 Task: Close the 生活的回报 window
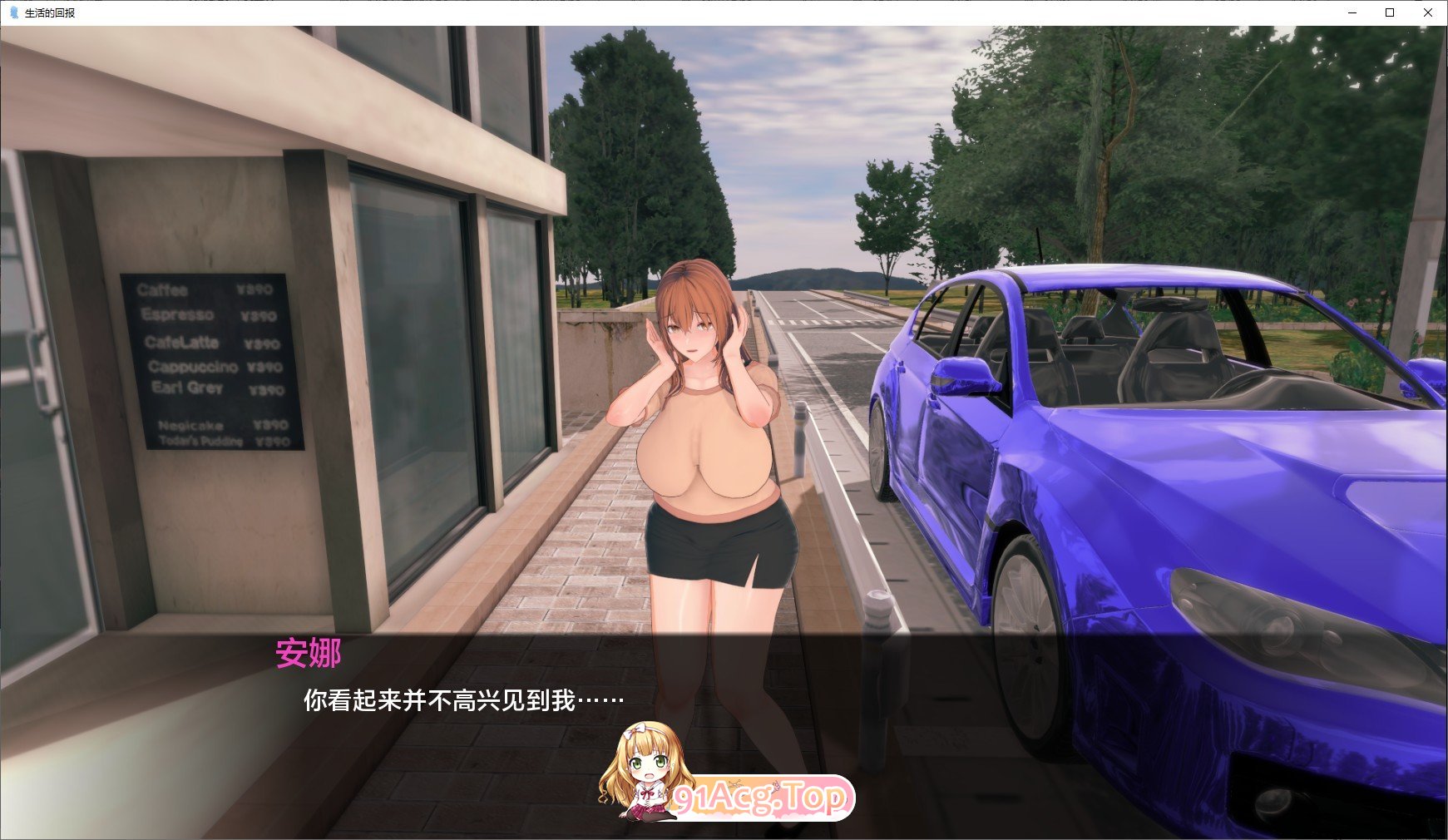tap(1429, 13)
